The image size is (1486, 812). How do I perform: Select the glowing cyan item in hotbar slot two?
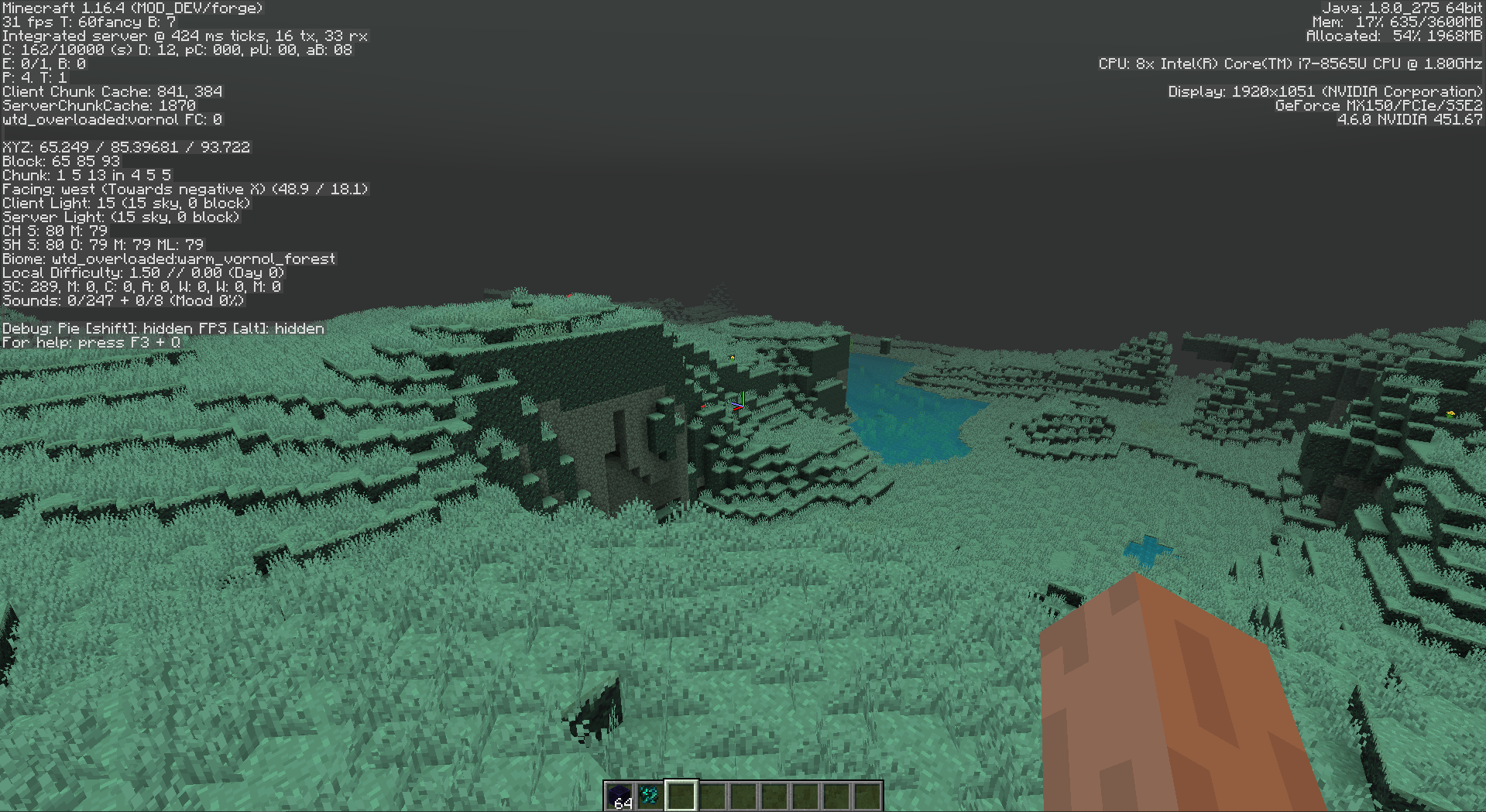click(x=650, y=793)
